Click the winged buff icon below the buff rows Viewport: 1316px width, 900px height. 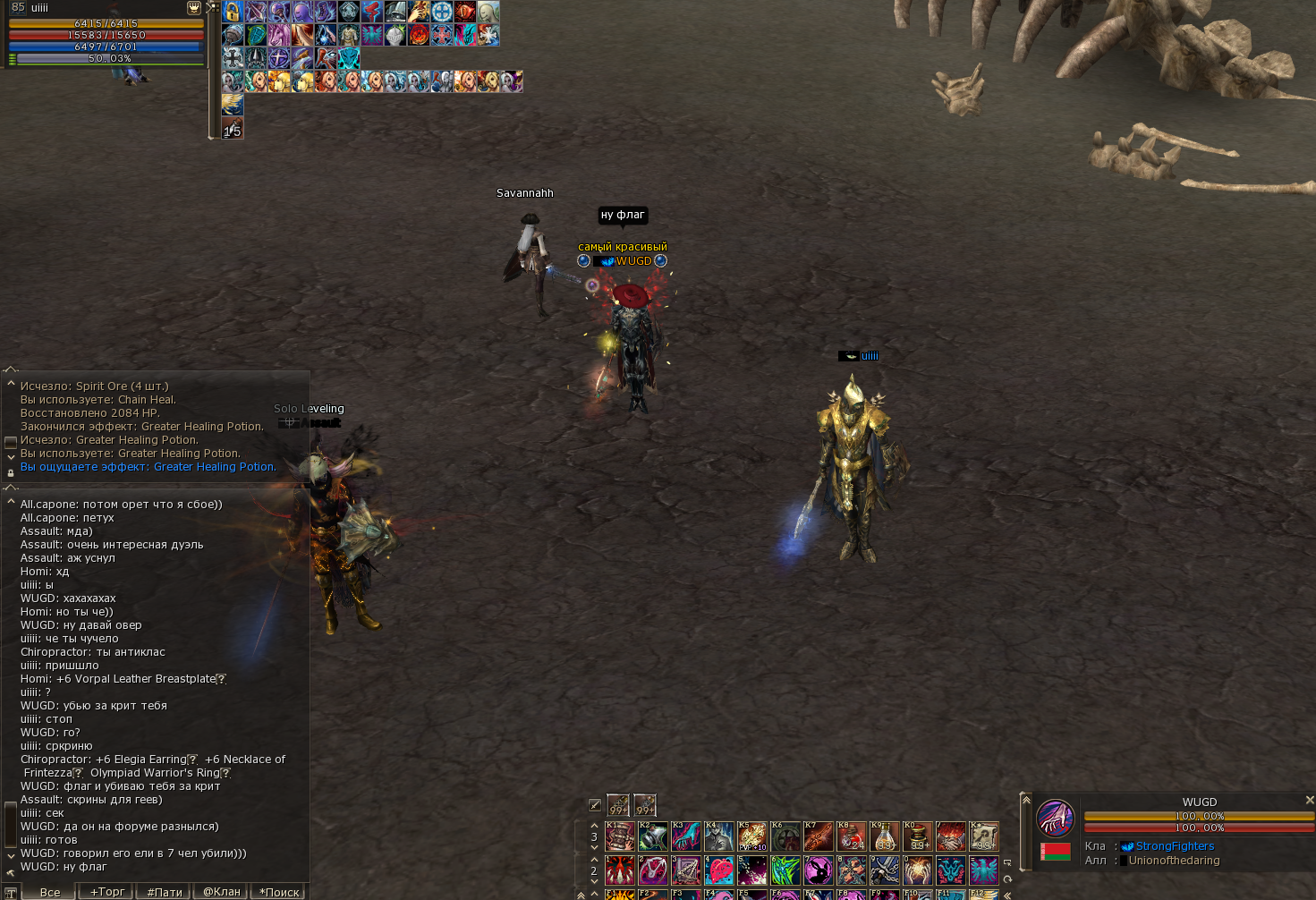click(233, 105)
